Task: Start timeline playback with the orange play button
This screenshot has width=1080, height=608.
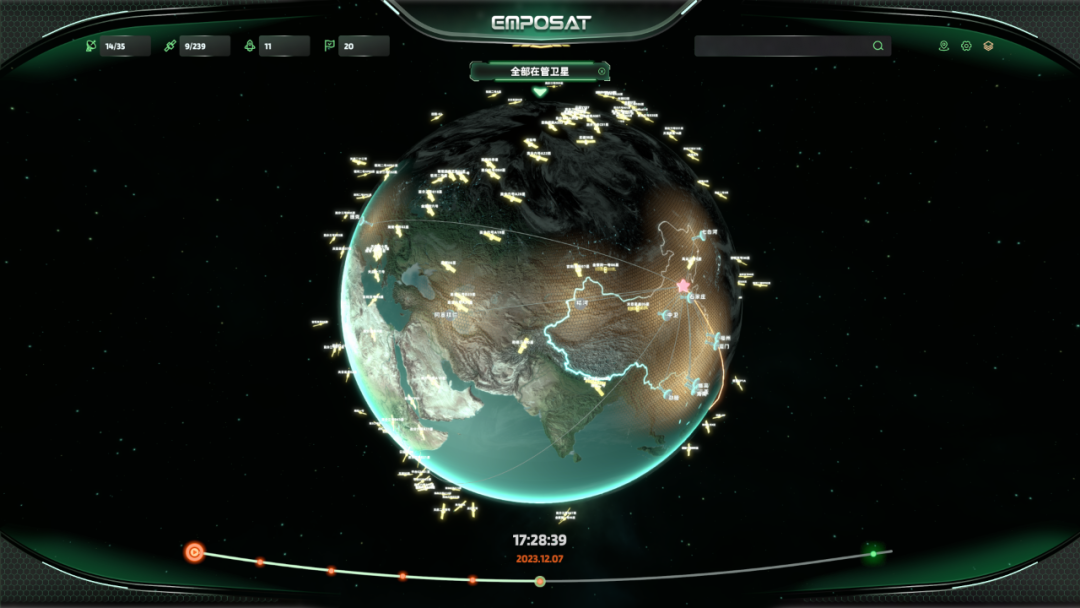Action: [x=195, y=551]
